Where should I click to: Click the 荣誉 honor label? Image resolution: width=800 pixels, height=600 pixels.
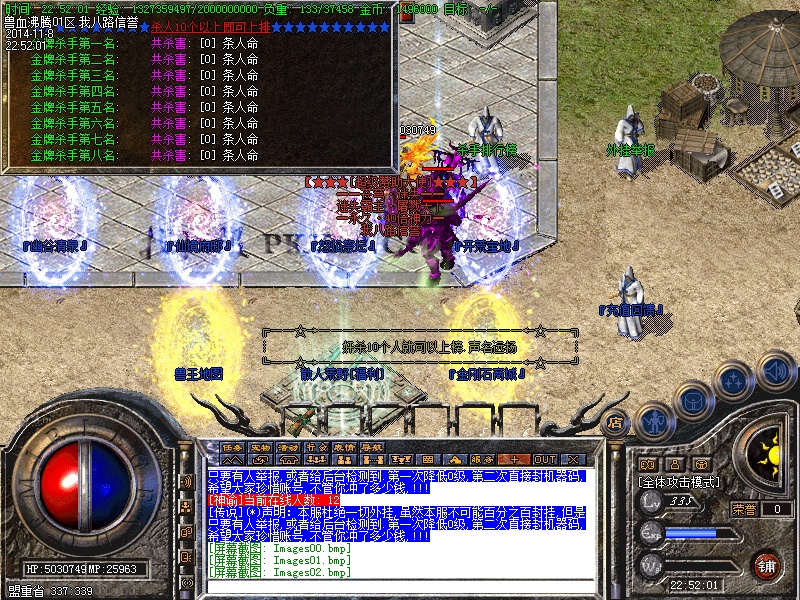[x=744, y=508]
